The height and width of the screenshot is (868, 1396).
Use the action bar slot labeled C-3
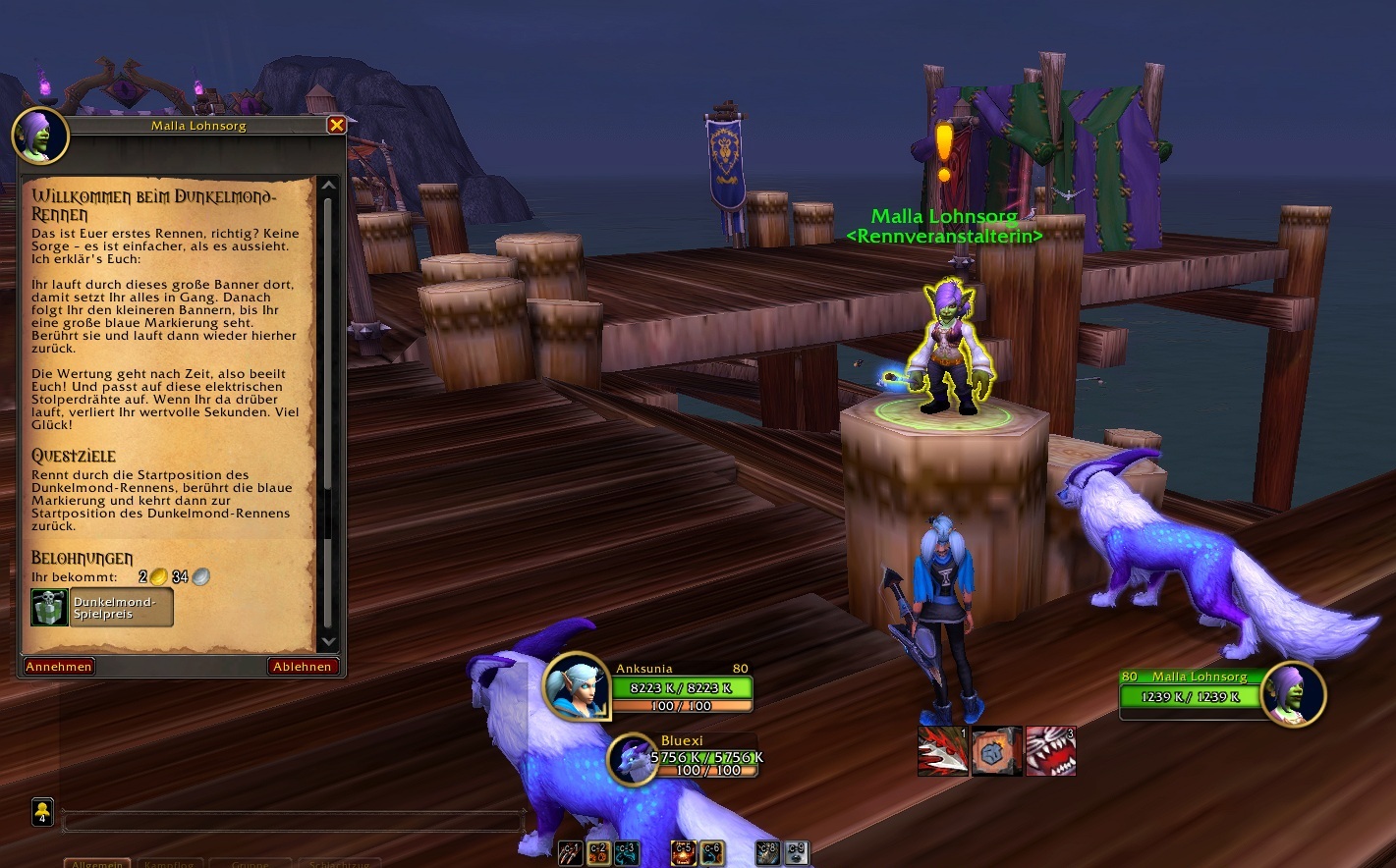point(627,853)
